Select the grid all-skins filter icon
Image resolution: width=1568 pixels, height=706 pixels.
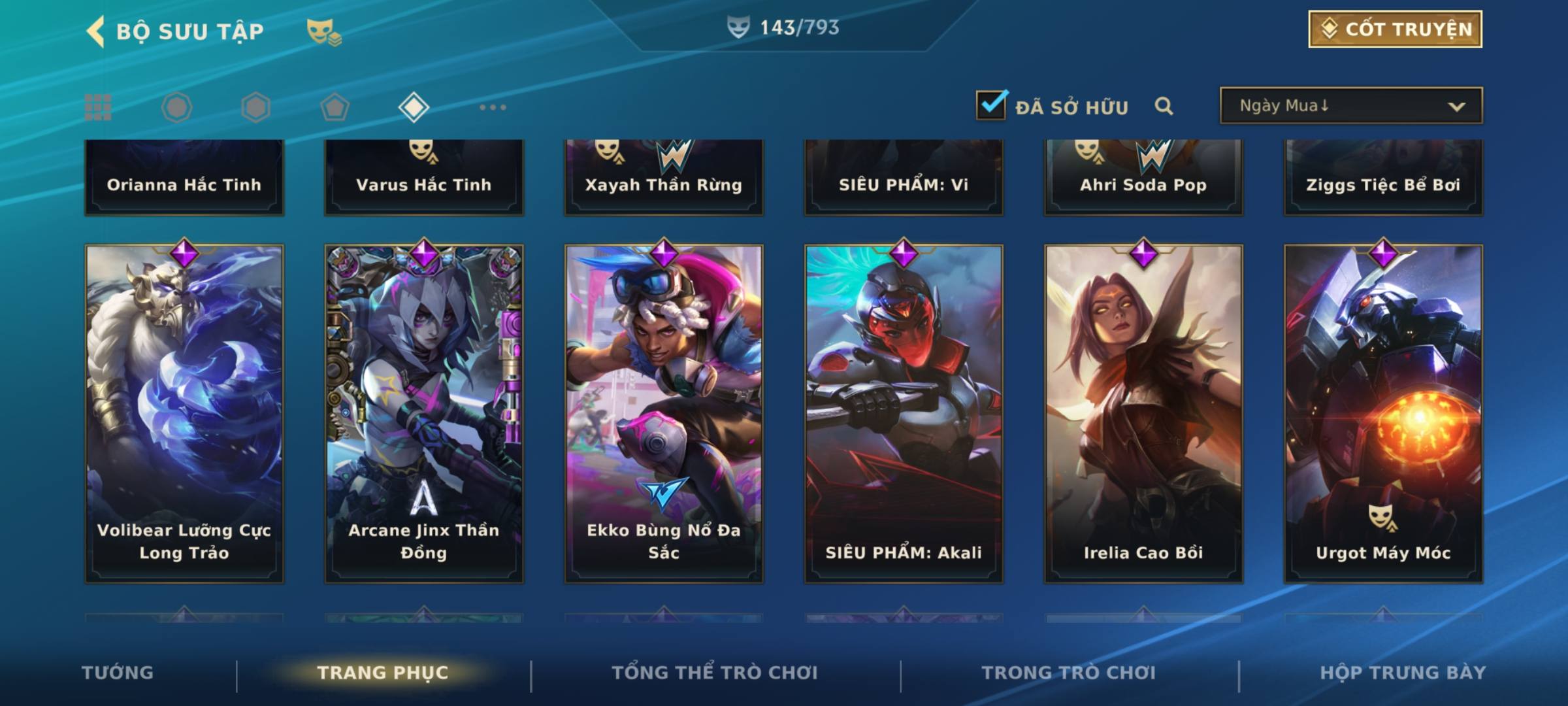tap(98, 107)
